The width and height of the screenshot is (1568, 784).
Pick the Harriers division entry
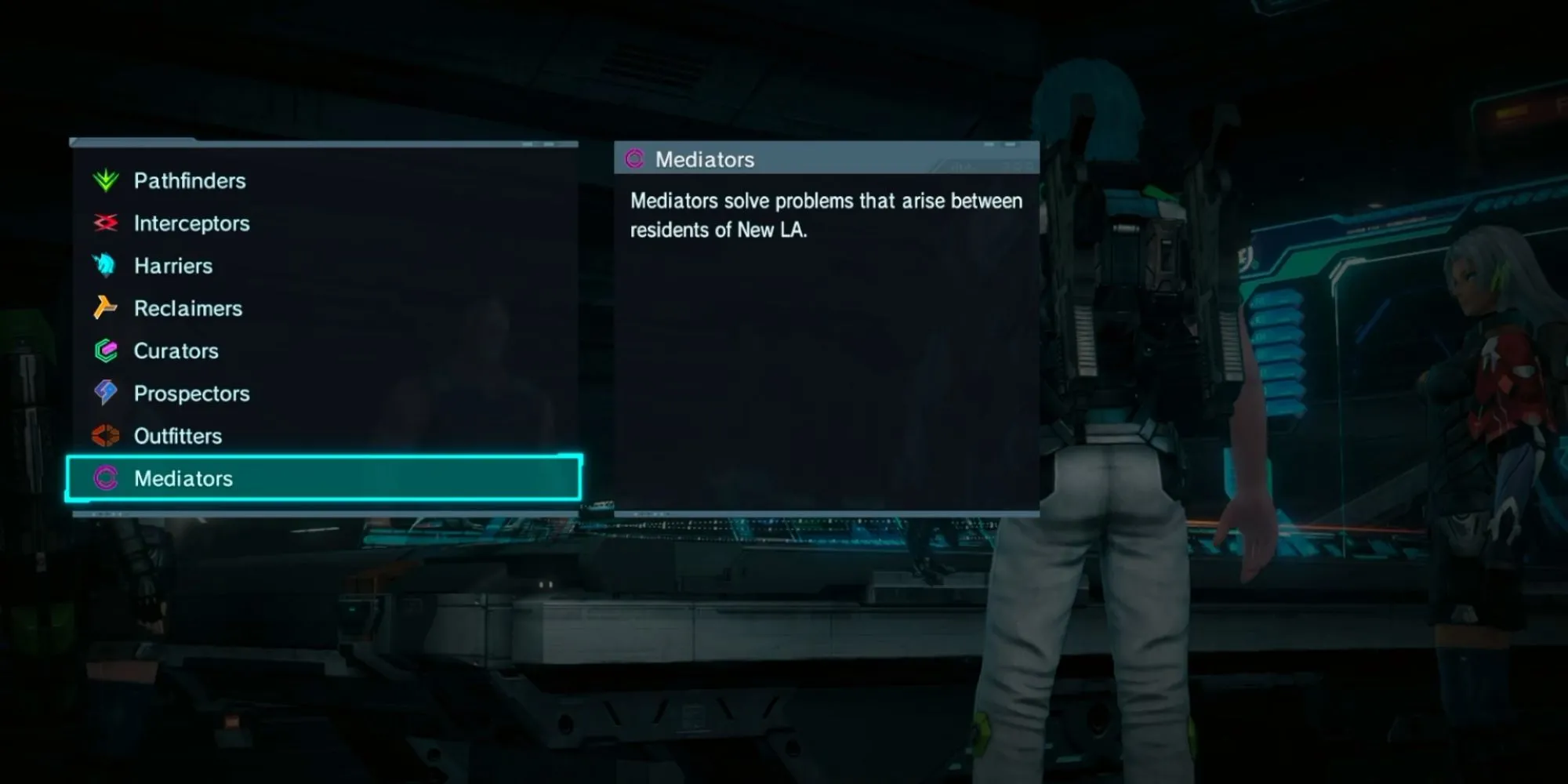[x=173, y=266]
